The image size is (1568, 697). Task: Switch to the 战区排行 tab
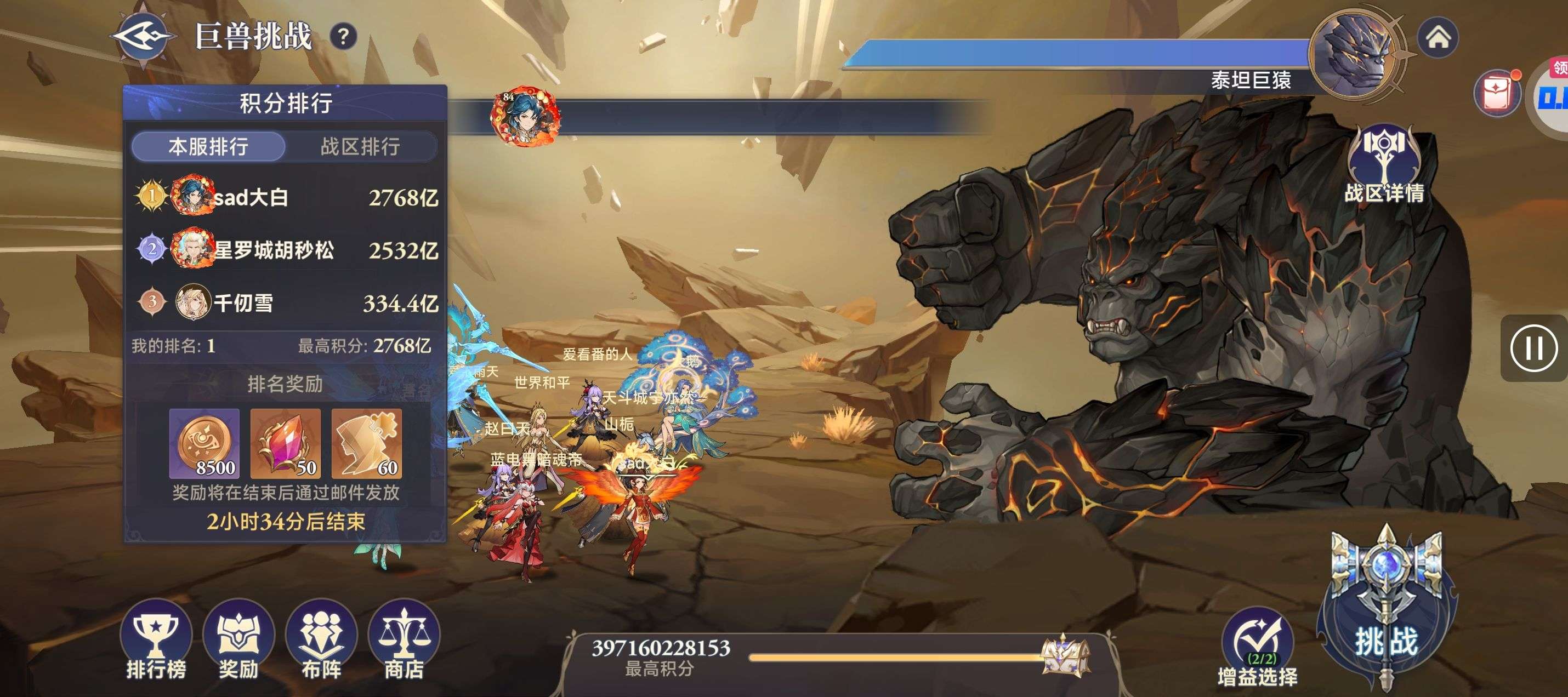pos(360,146)
